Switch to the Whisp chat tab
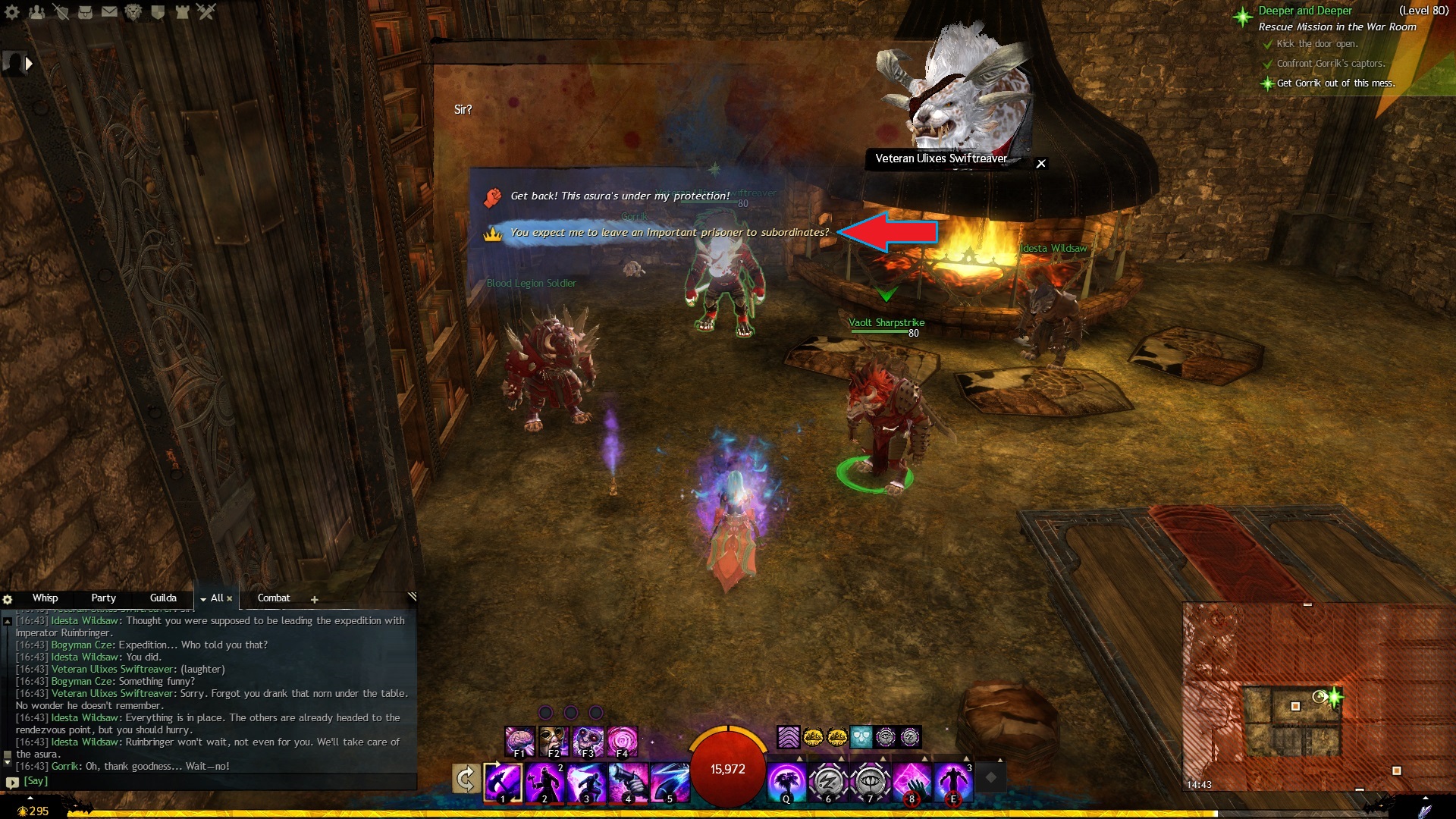Screen dimensions: 1456x819 click(x=45, y=598)
